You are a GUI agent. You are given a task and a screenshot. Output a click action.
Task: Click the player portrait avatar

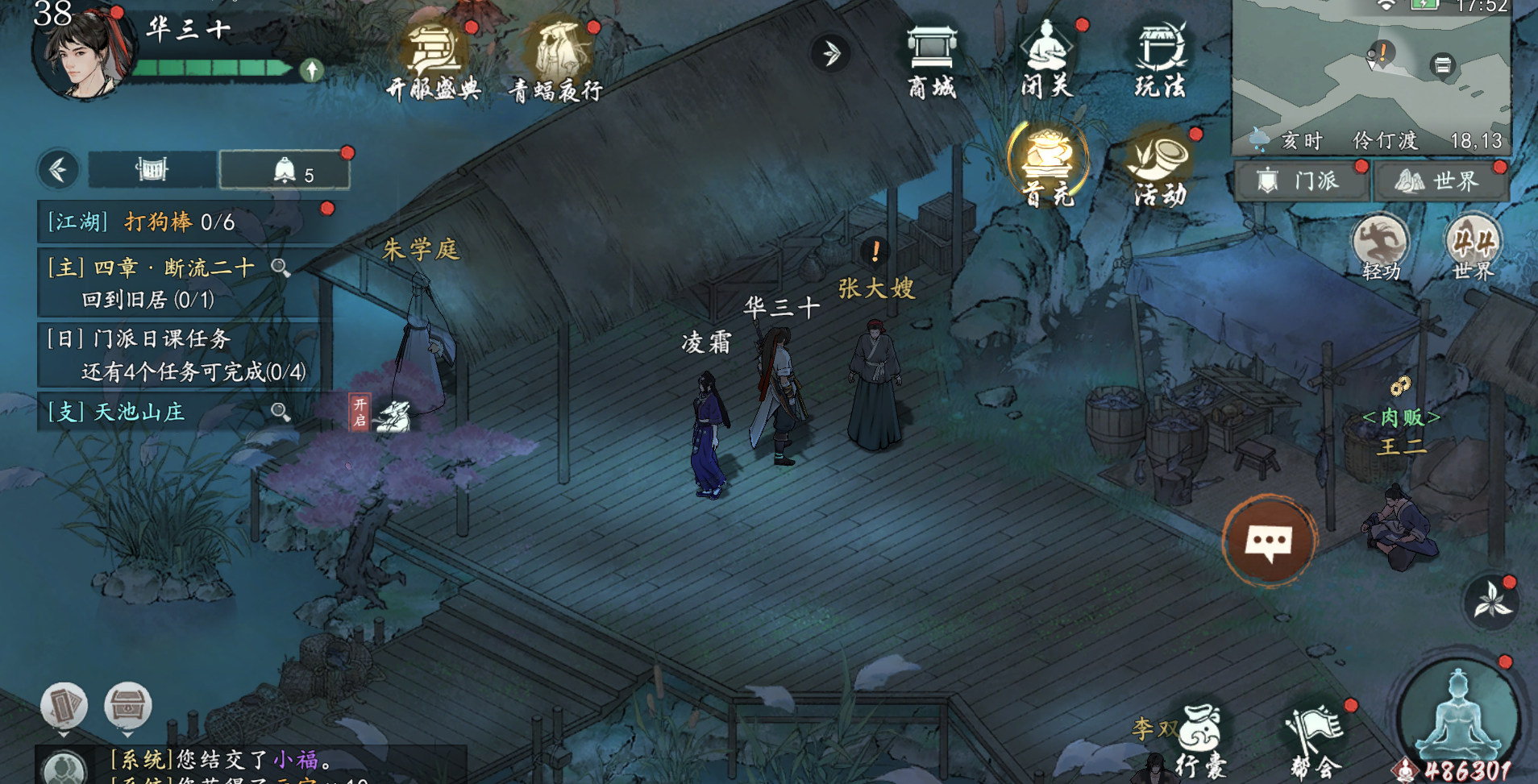point(81,52)
